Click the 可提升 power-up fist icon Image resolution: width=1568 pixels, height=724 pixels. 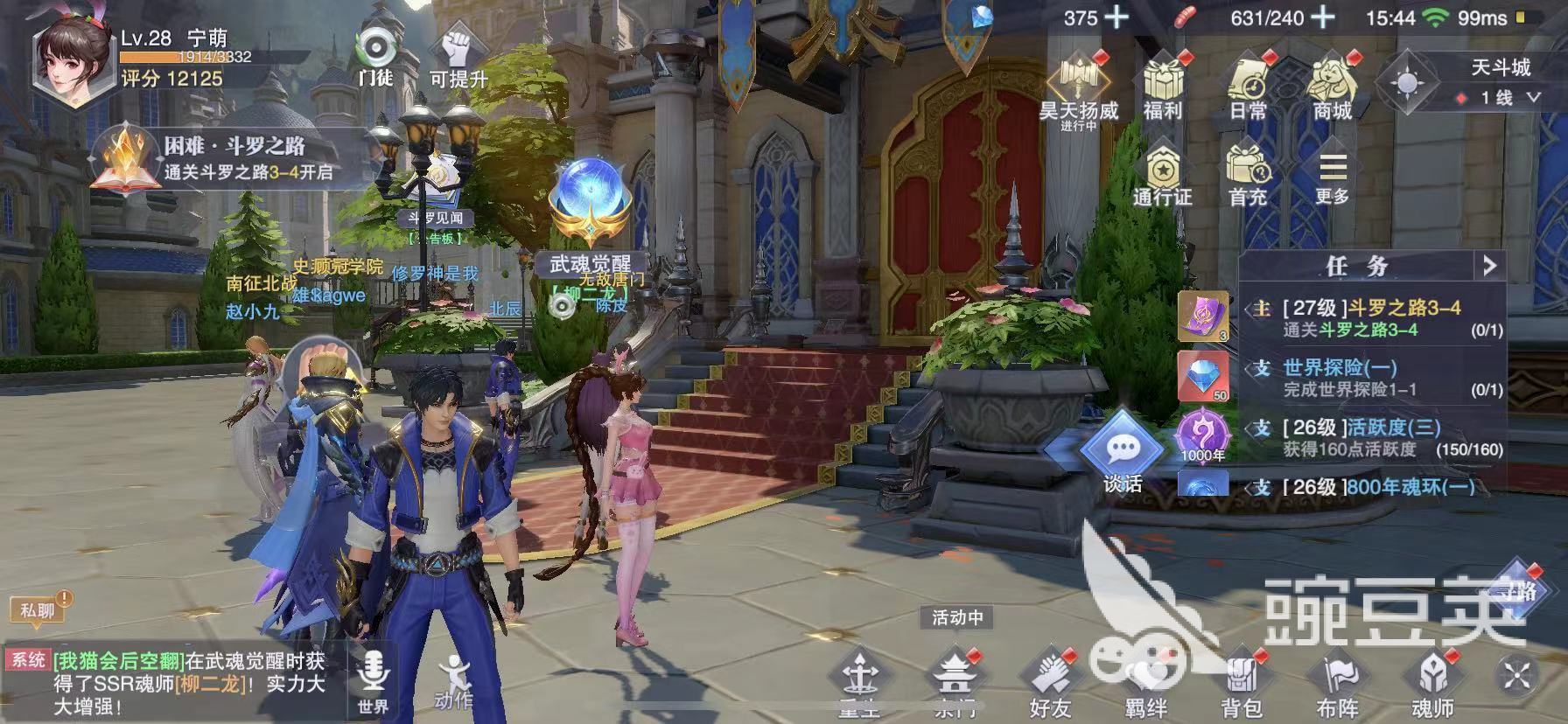(458, 57)
